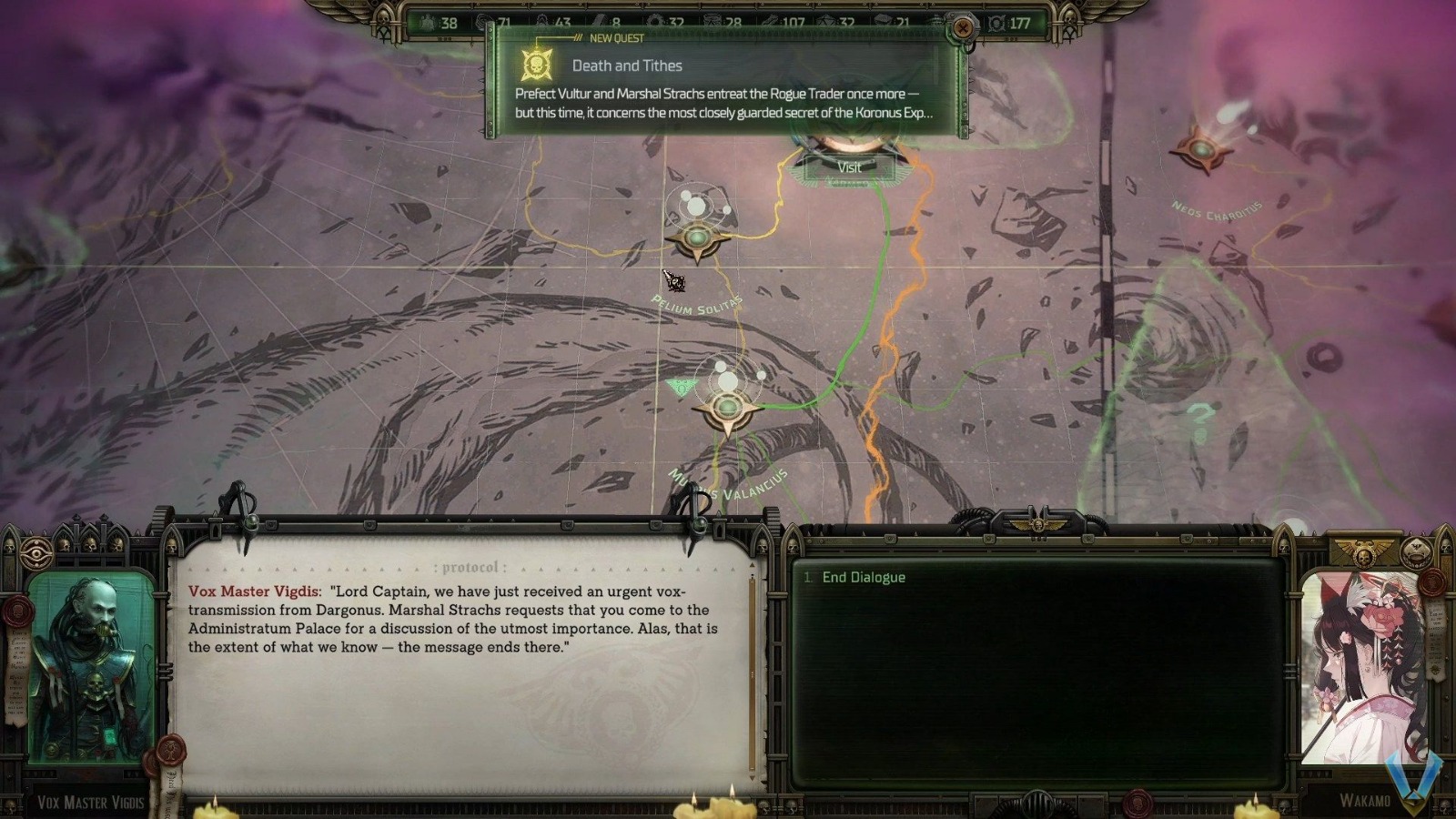This screenshot has height=819, width=1456.
Task: Select the Pelium Solitas system marker
Action: coord(697,238)
